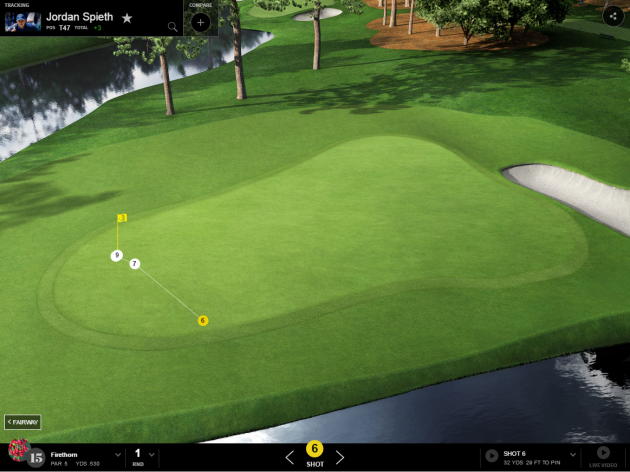Switch to the Fairway view
Image resolution: width=630 pixels, height=472 pixels.
23,422
